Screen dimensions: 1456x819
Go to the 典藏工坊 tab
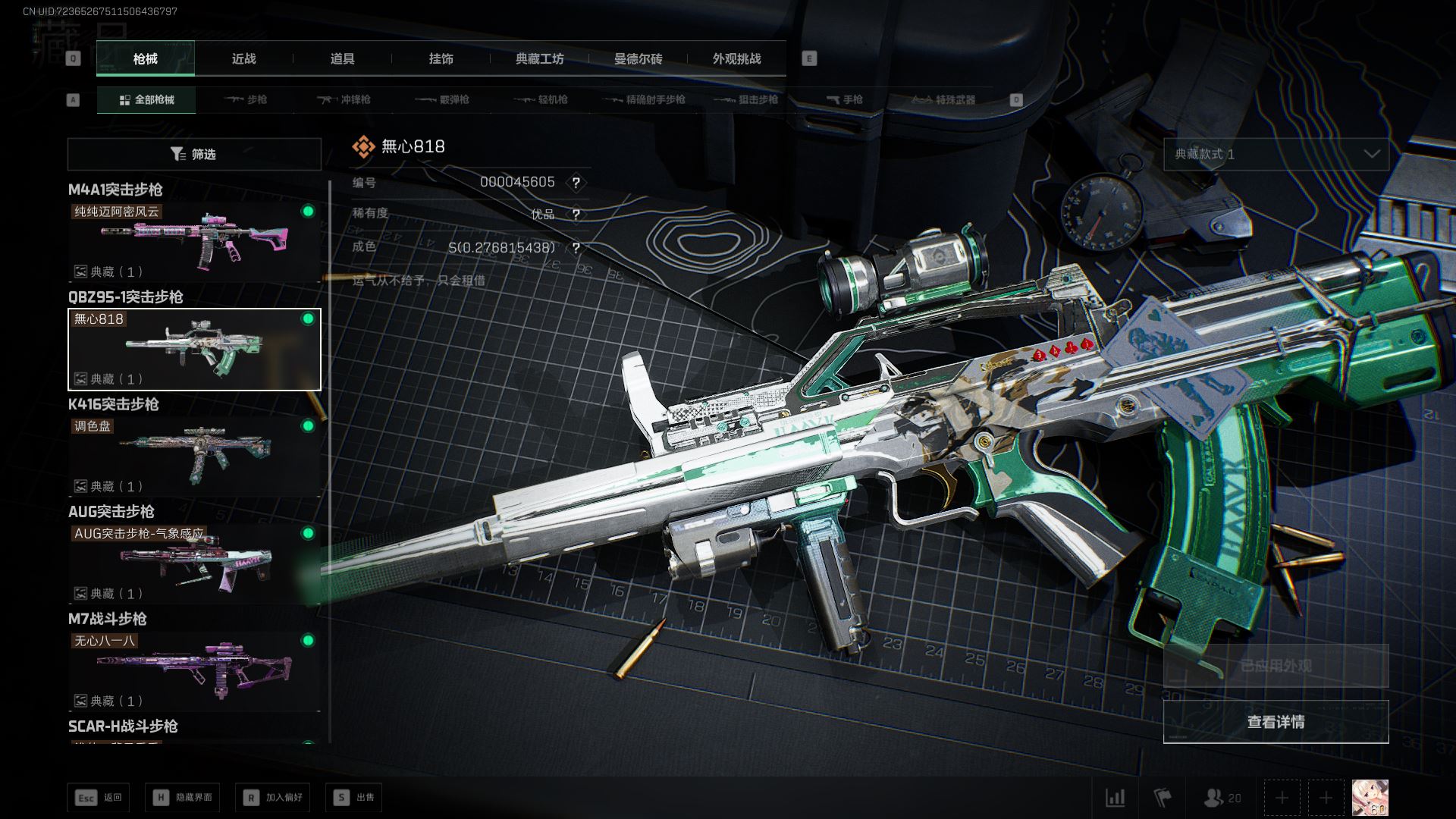pos(539,59)
